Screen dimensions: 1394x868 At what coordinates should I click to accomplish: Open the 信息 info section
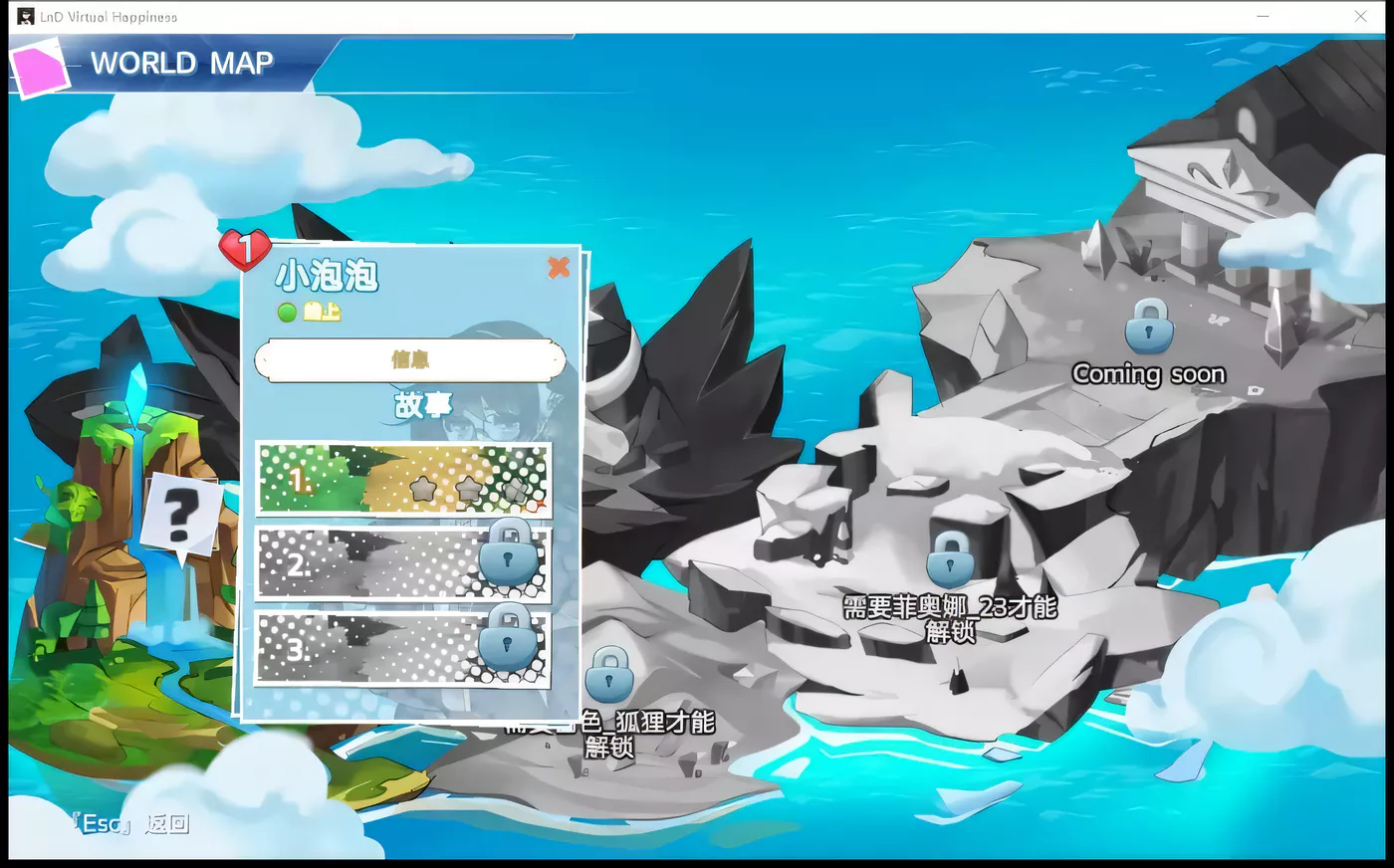pos(410,359)
